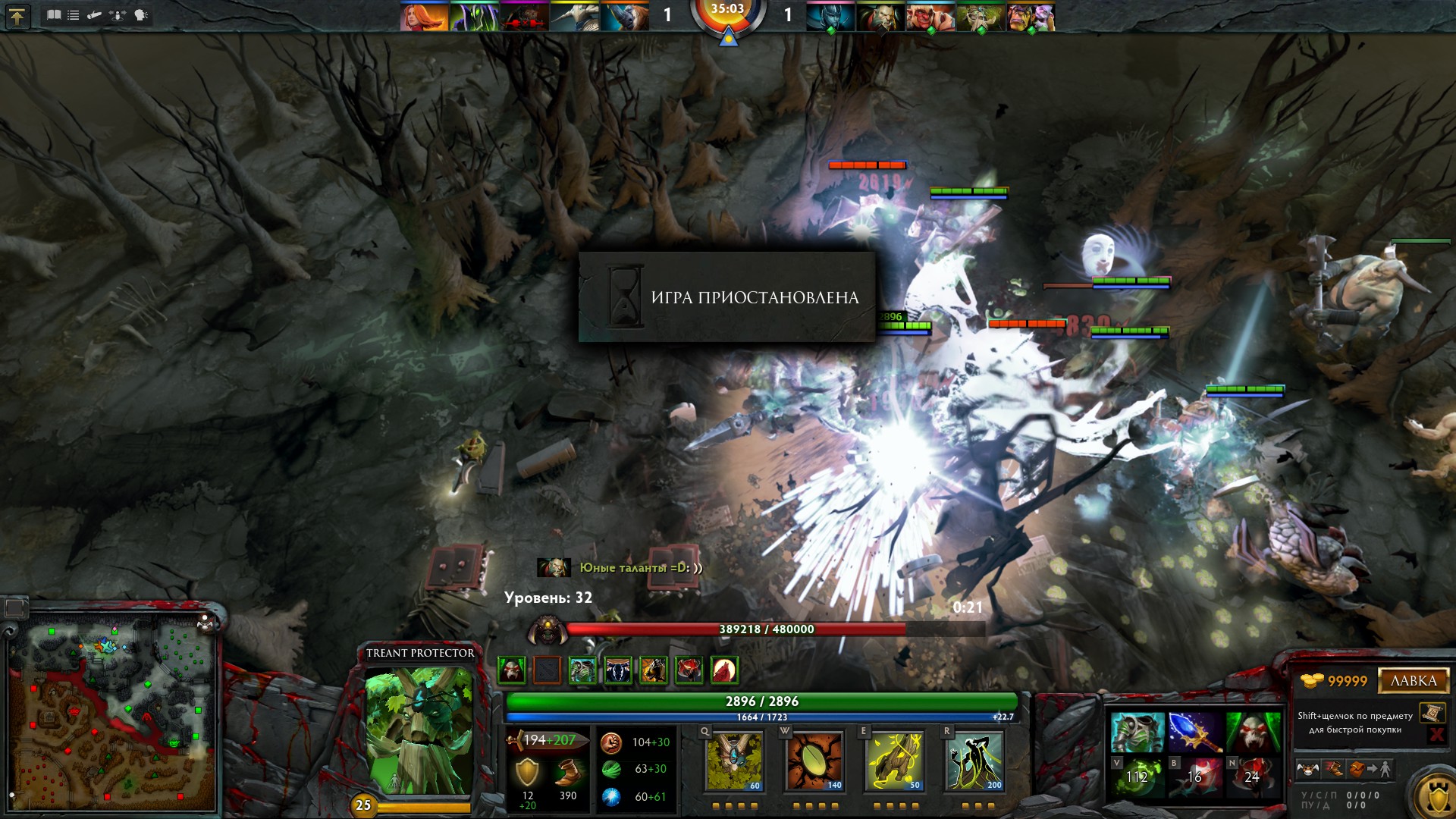Use the Aghanim's Scepter item slot

[x=1194, y=732]
